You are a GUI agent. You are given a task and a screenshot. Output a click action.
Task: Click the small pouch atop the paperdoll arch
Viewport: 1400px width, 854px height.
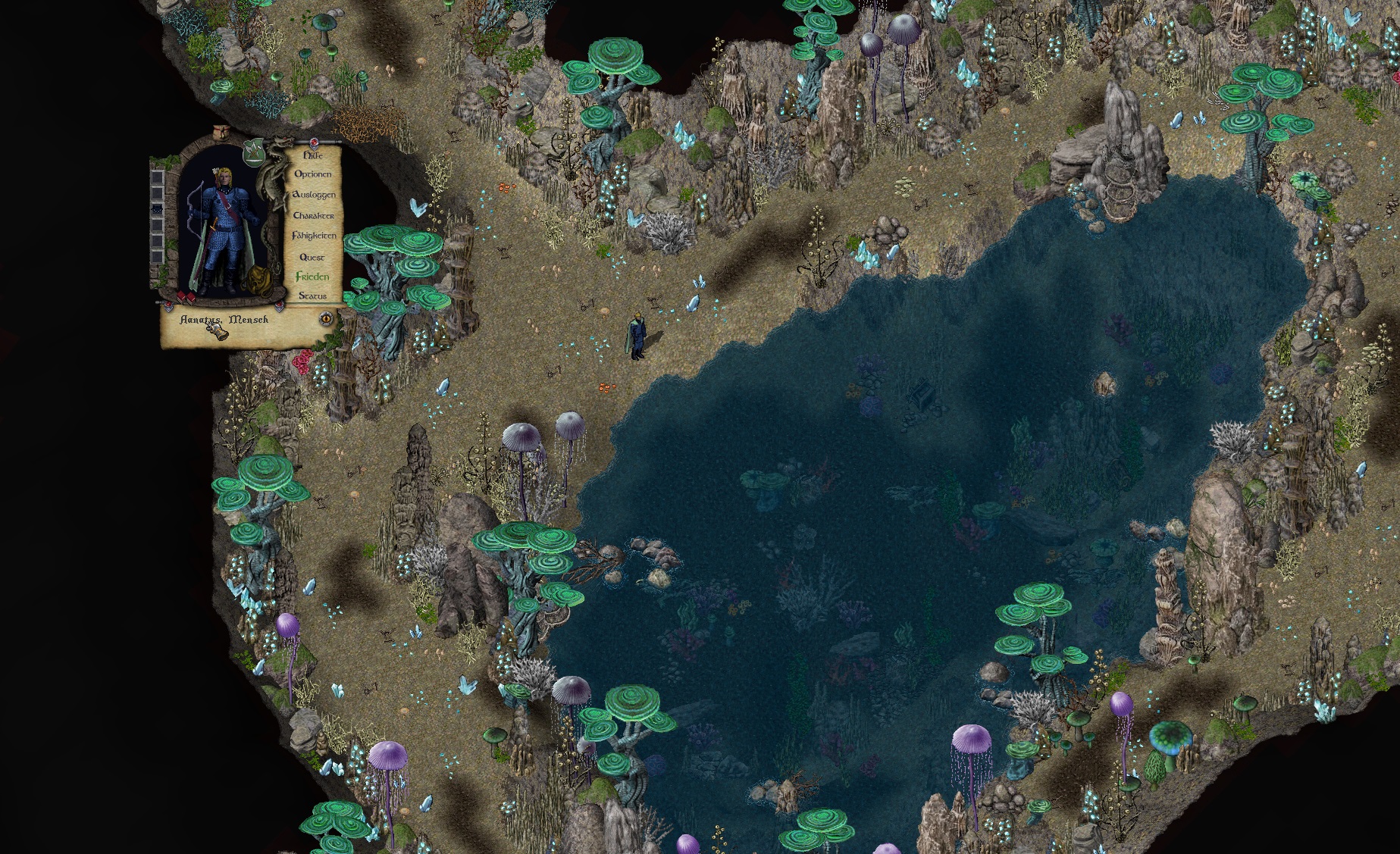[x=221, y=131]
